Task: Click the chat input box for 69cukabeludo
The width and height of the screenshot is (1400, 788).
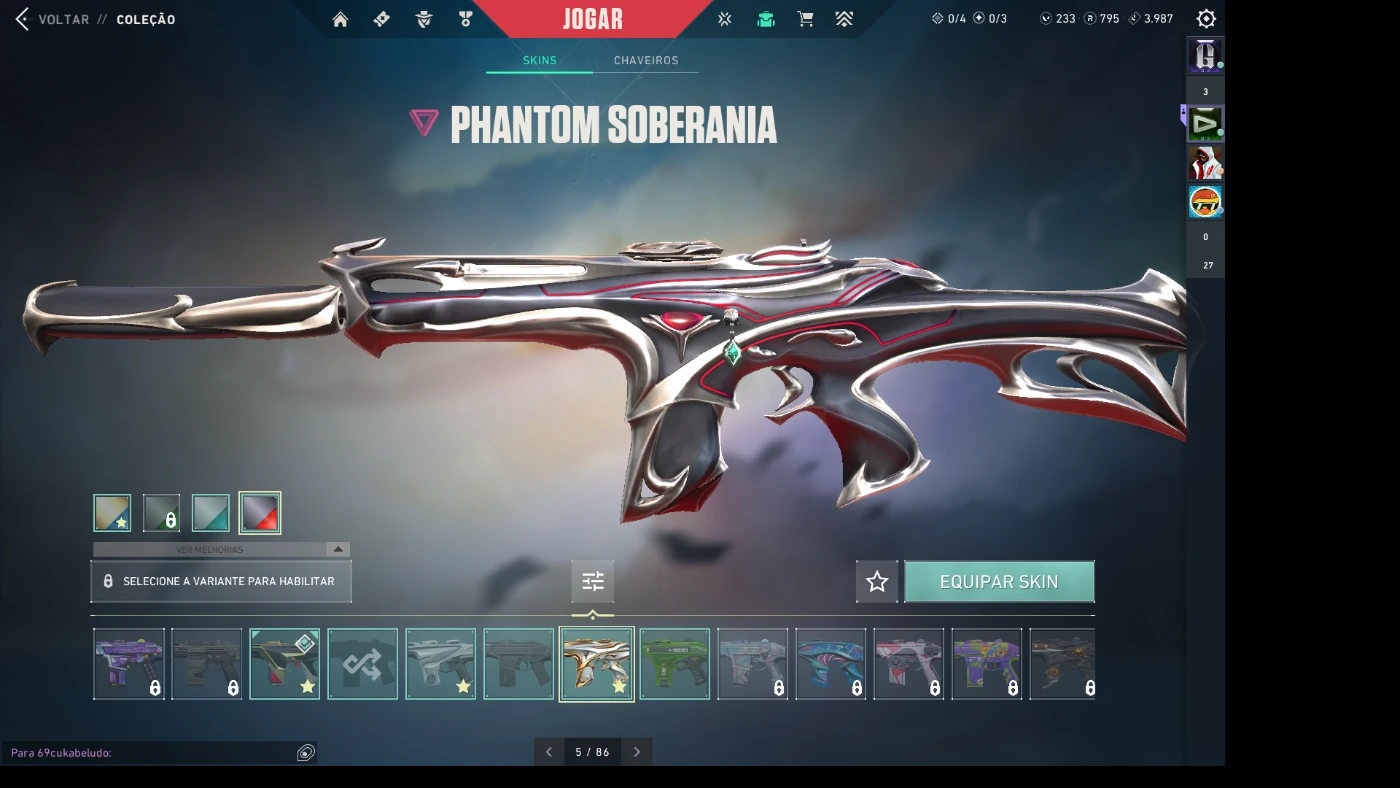Action: click(x=150, y=753)
